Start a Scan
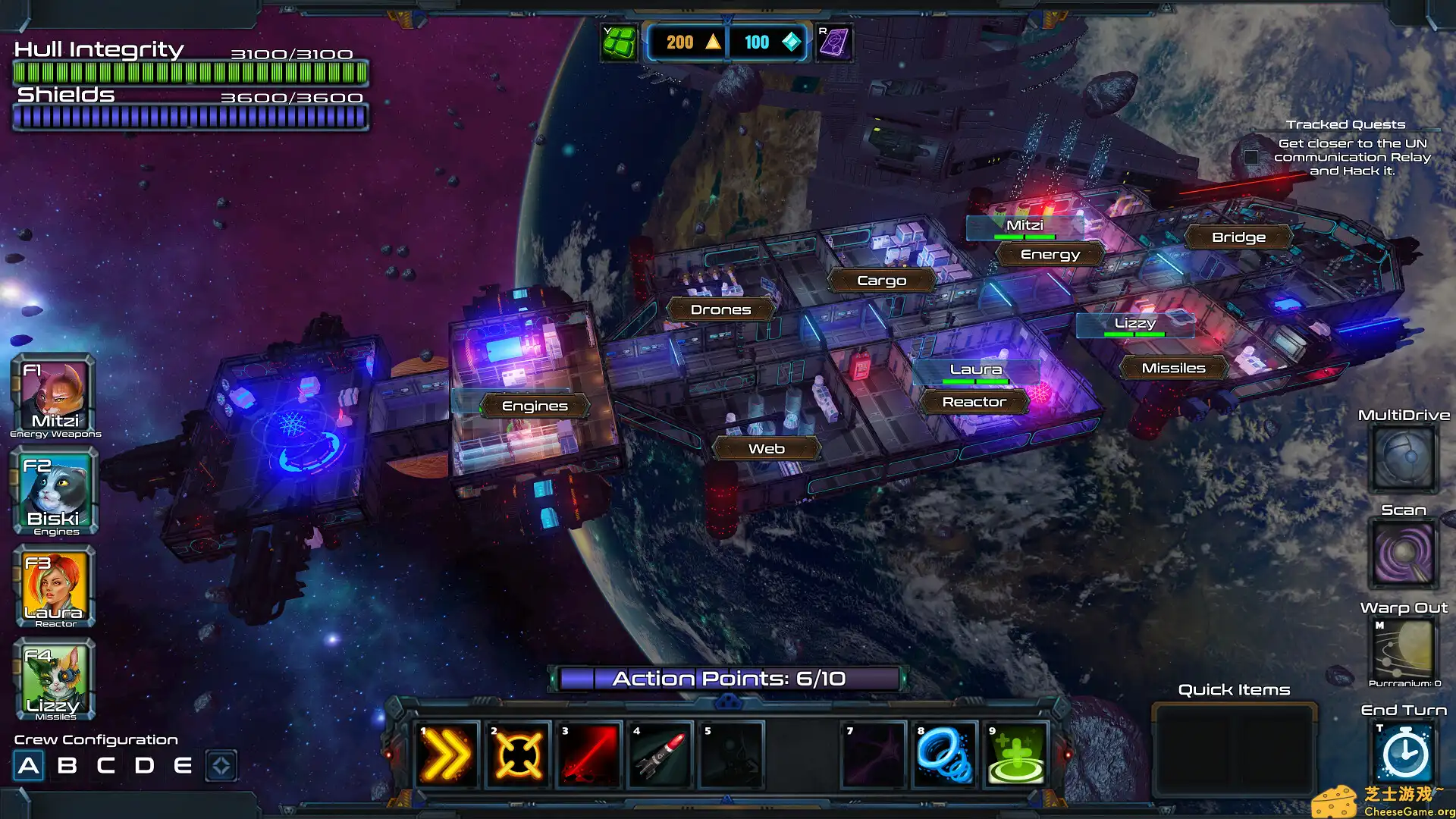The height and width of the screenshot is (819, 1456). coord(1403,552)
